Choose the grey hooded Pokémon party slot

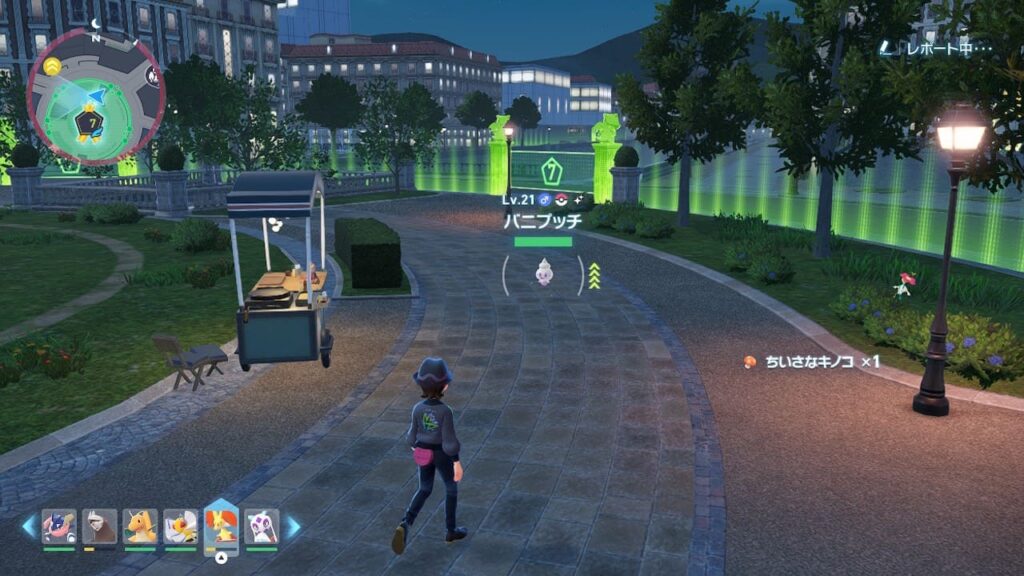99,526
